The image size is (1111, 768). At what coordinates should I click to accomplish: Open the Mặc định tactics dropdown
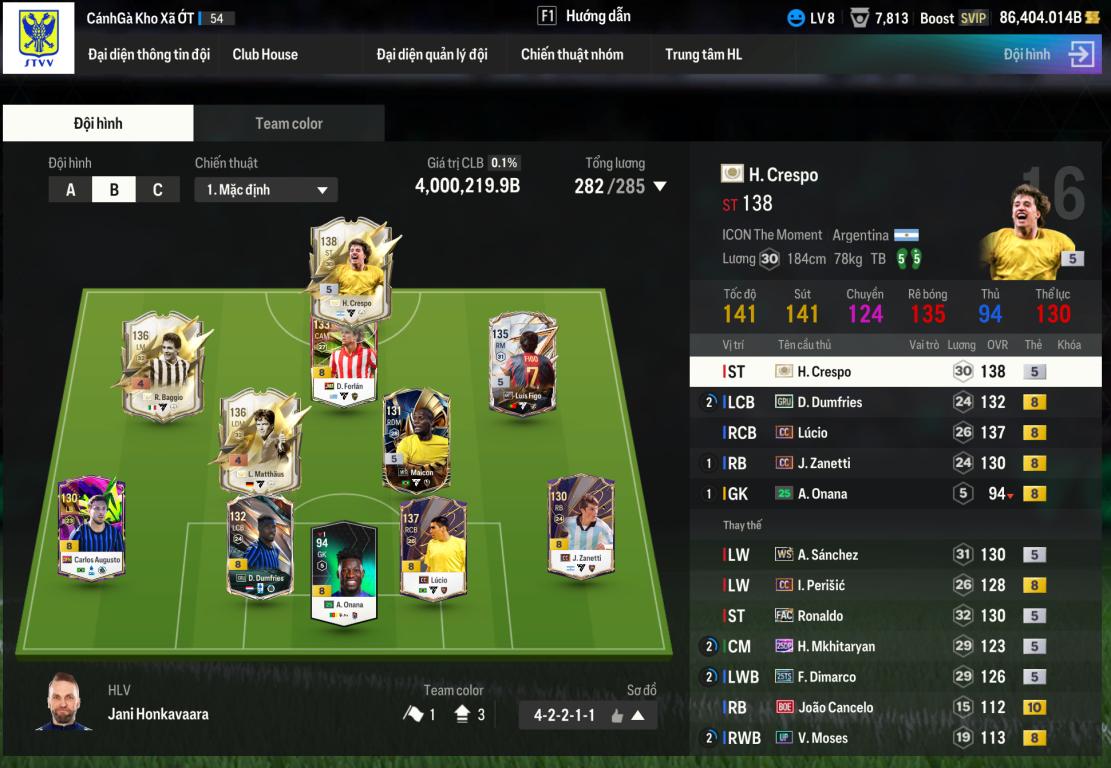coord(266,190)
